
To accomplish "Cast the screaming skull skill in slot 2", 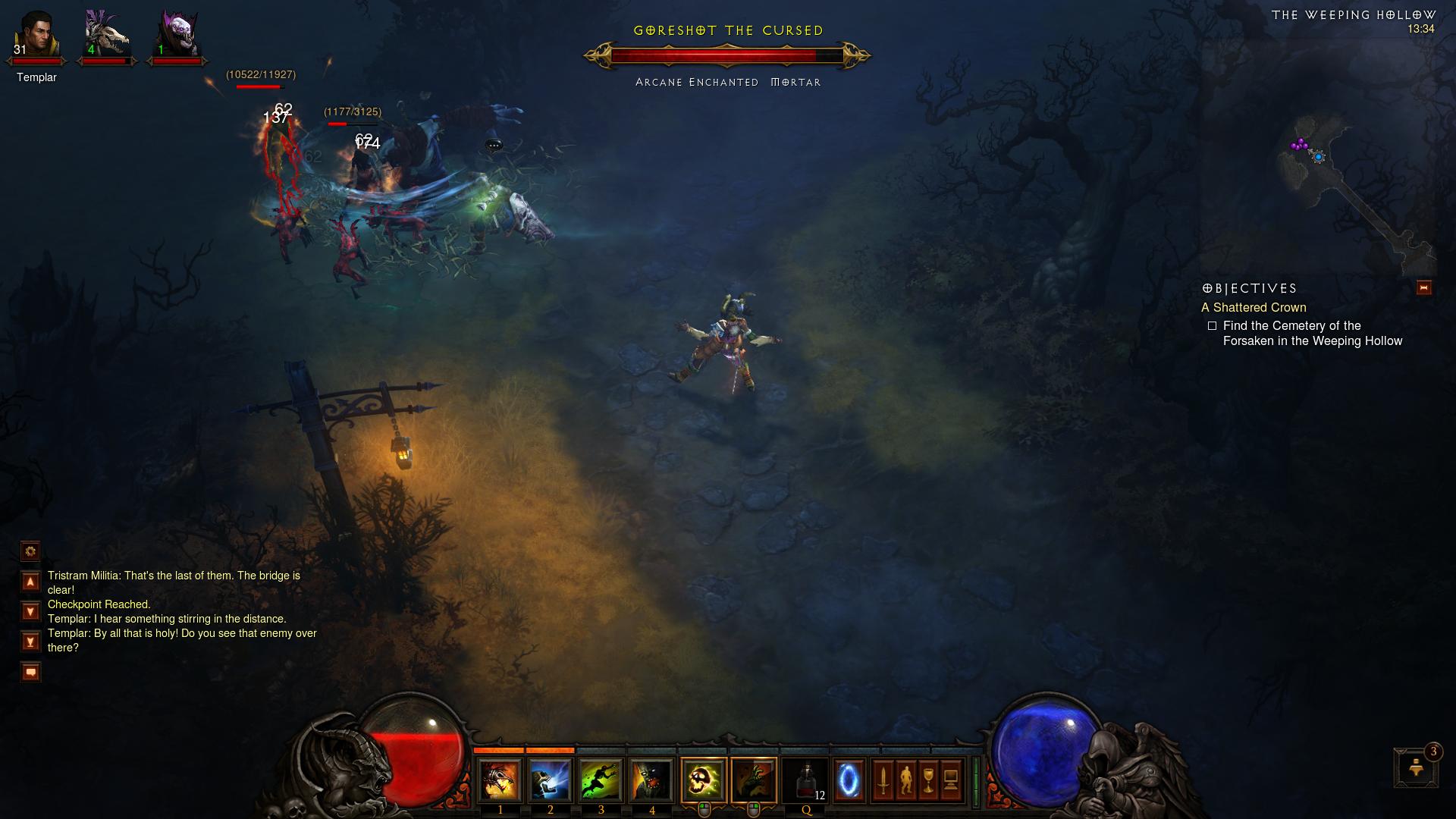I will point(551,780).
